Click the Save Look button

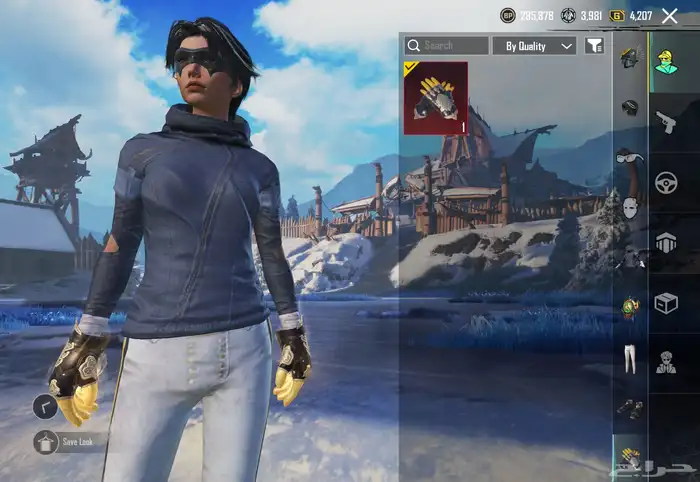click(x=70, y=441)
